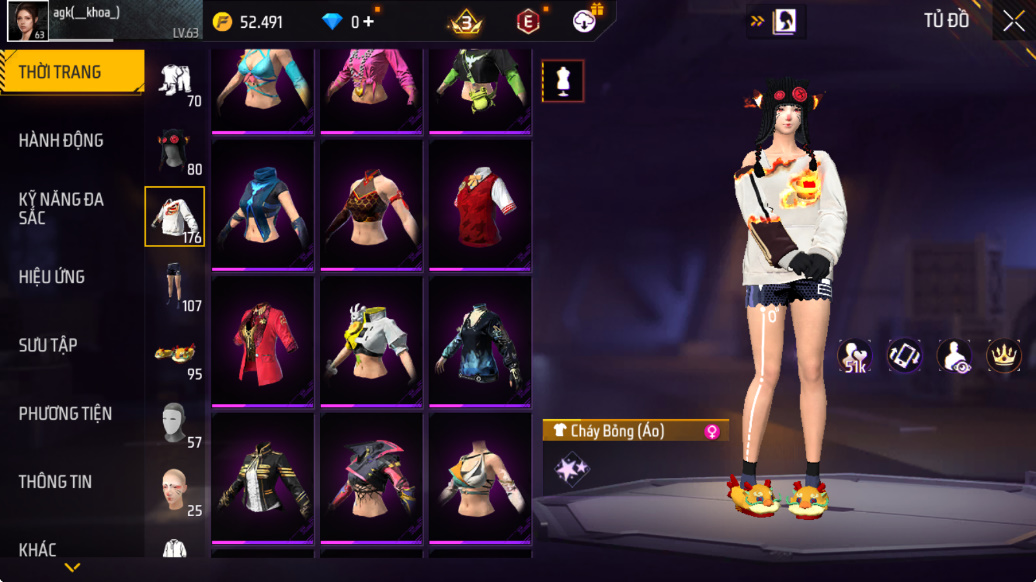The height and width of the screenshot is (582, 1036).
Task: Click the crown icon beside the character
Action: (x=1002, y=356)
